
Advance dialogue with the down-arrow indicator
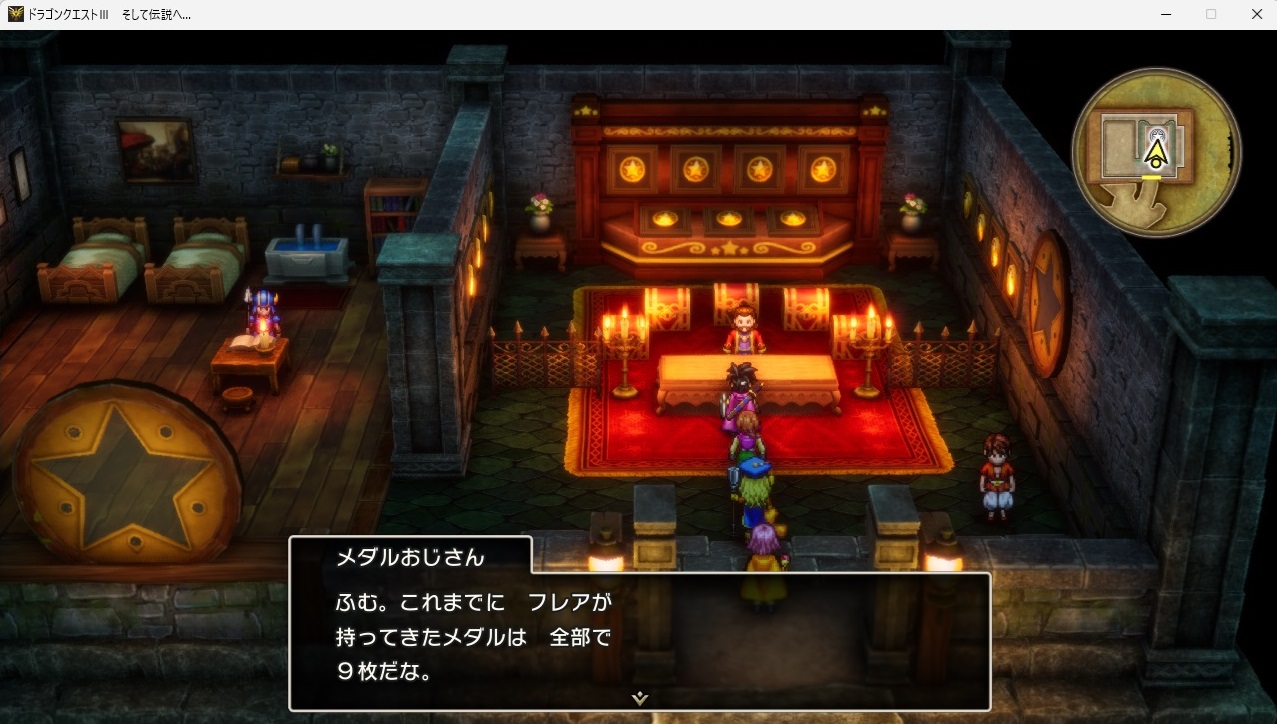coord(640,698)
